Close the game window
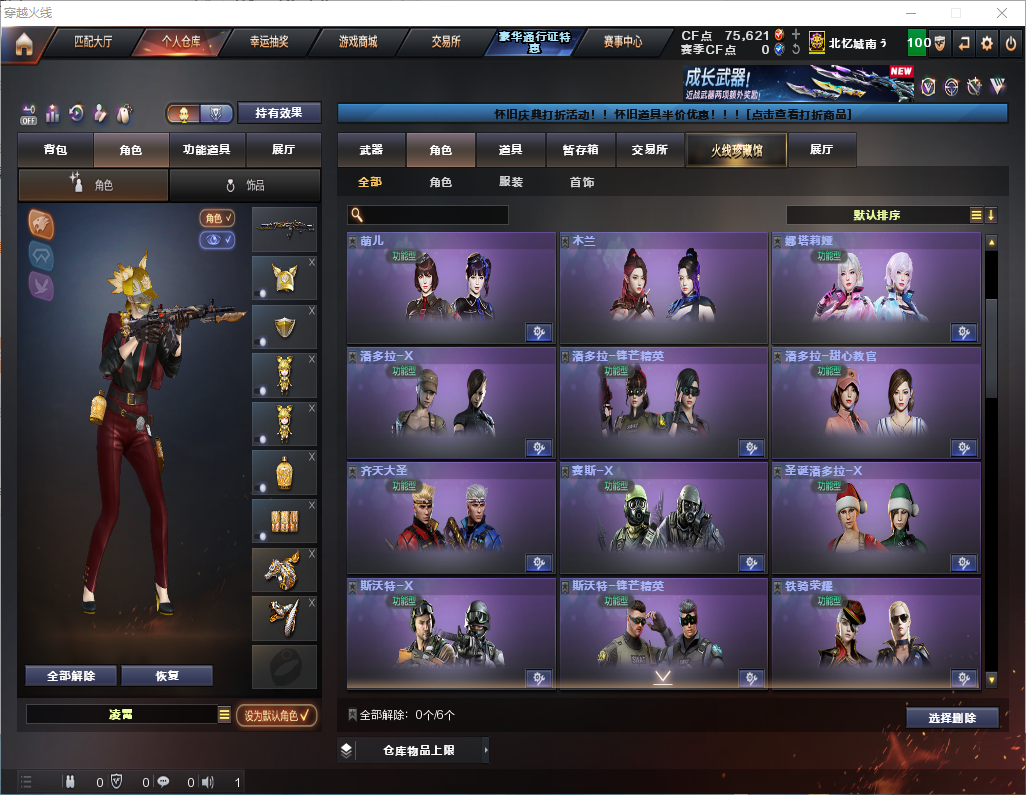 pyautogui.click(x=1001, y=13)
